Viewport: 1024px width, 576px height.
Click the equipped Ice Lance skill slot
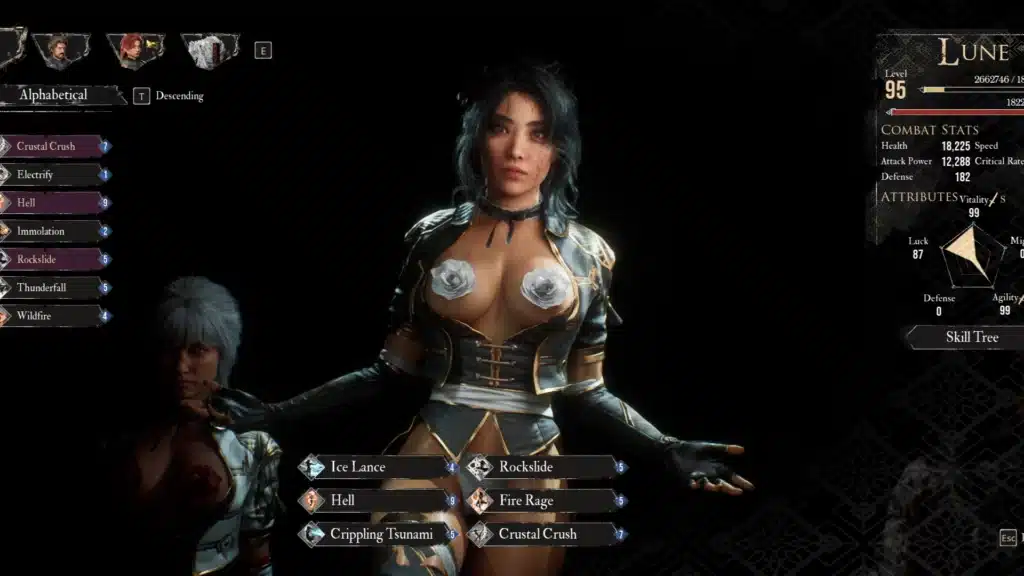375,467
